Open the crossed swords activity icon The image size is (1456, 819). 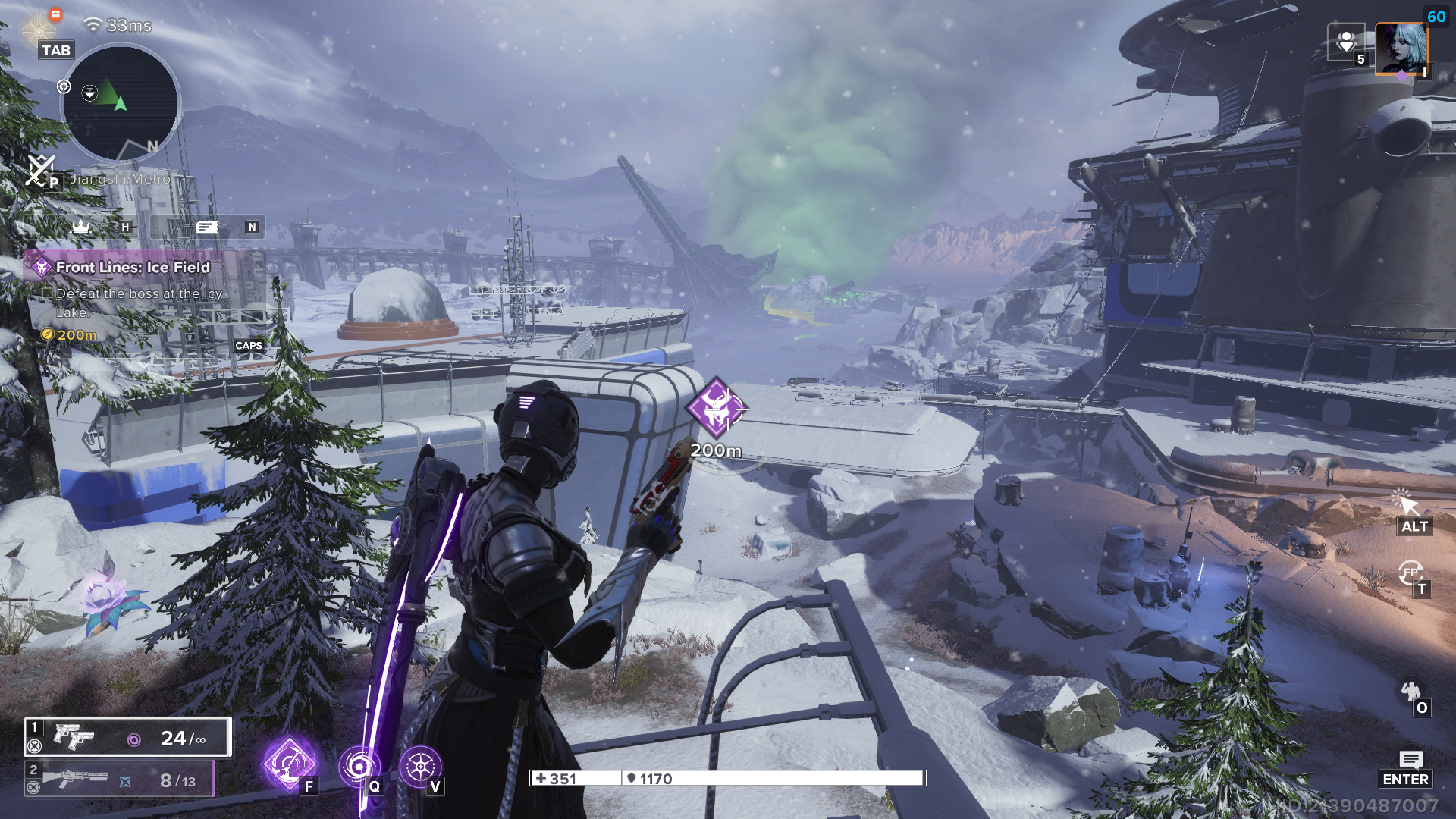coord(39,170)
